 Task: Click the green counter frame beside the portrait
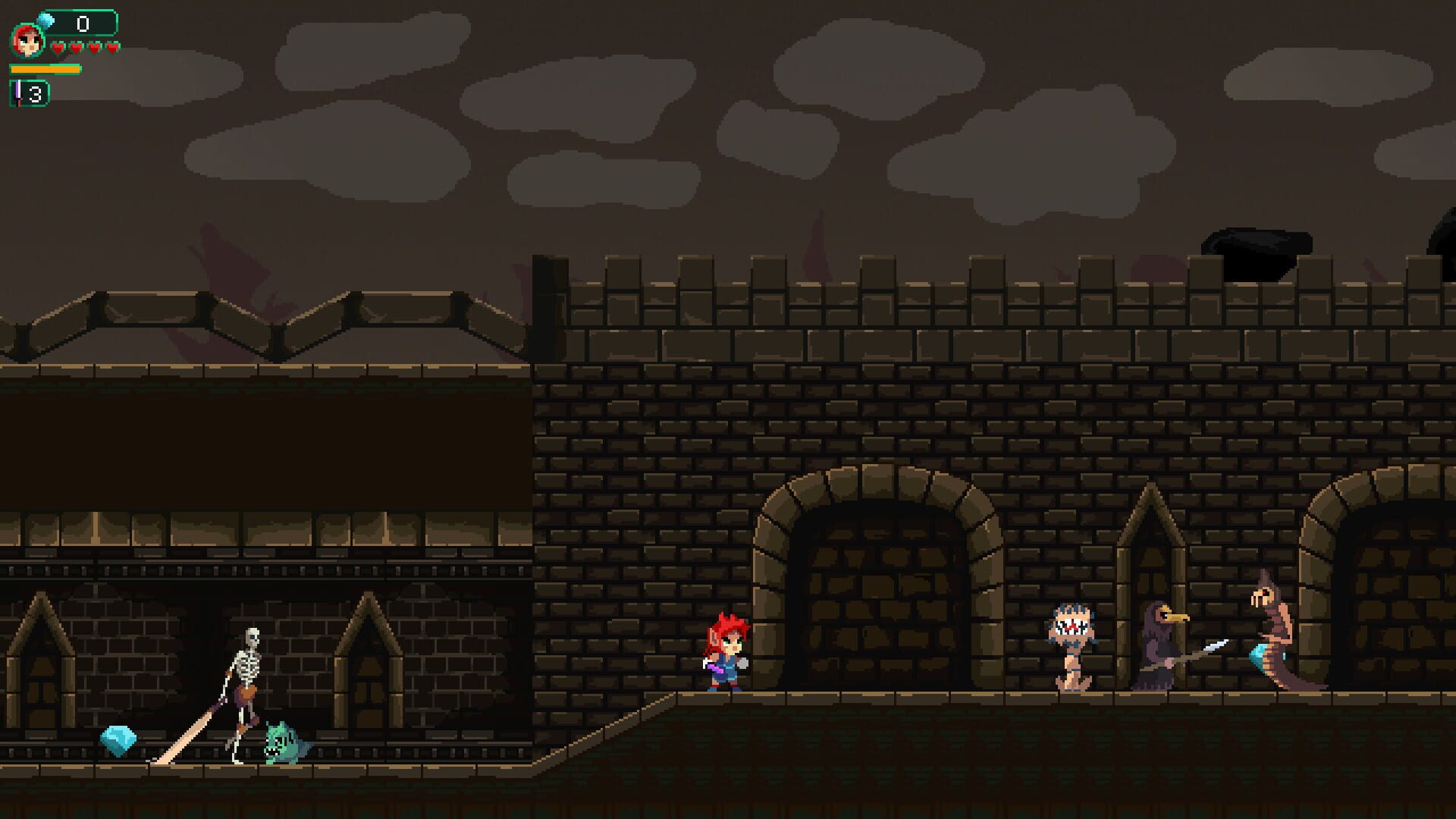tap(83, 23)
